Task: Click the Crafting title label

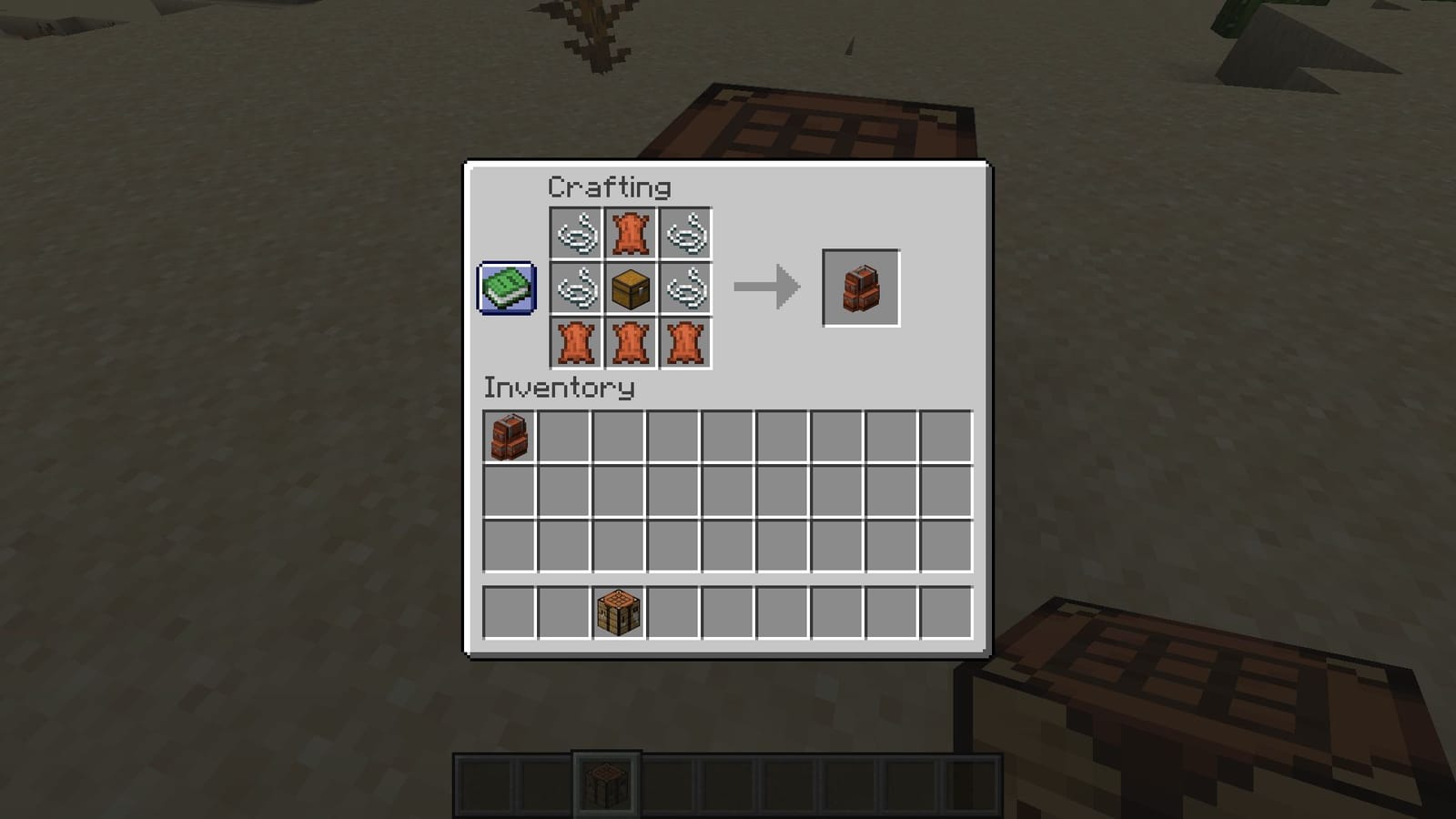Action: pyautogui.click(x=608, y=187)
